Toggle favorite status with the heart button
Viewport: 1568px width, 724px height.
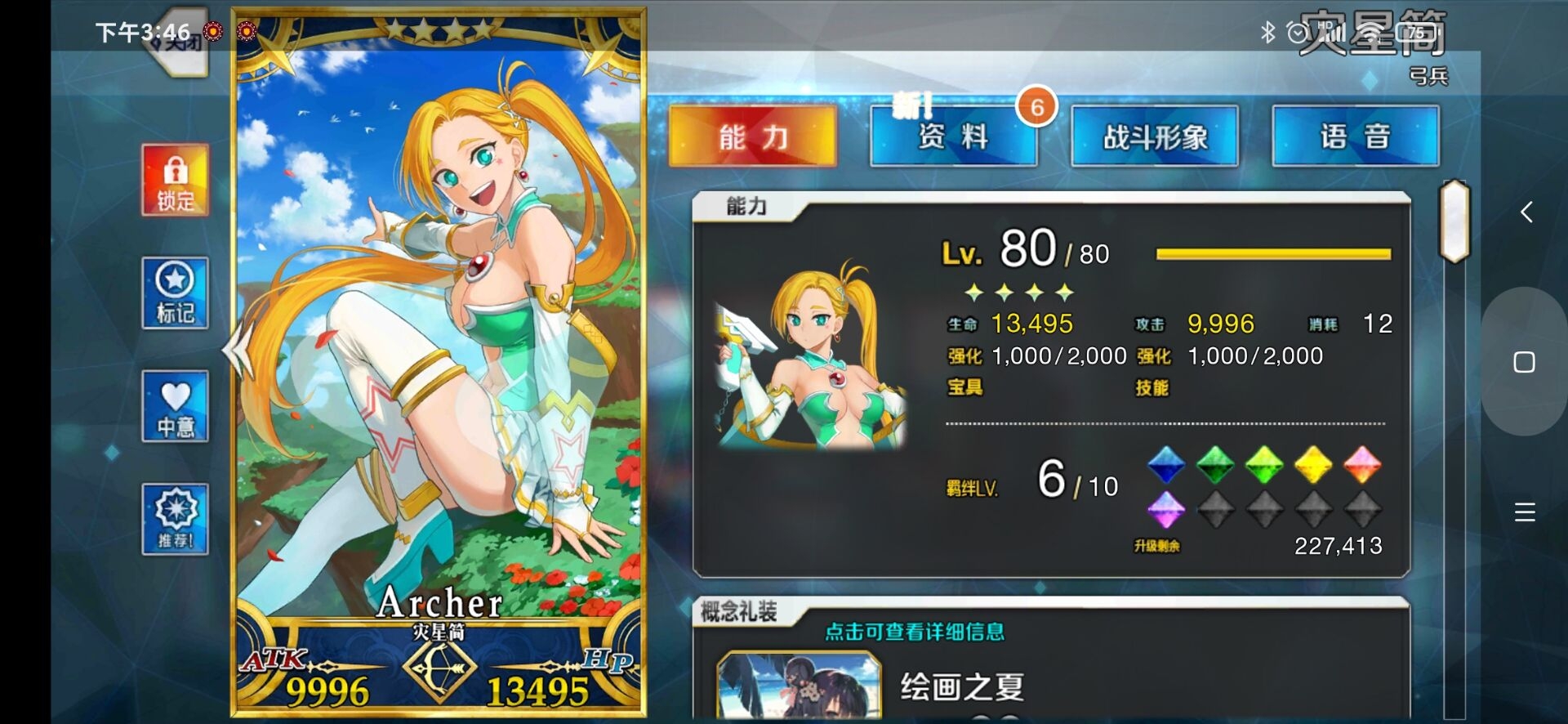(x=174, y=406)
